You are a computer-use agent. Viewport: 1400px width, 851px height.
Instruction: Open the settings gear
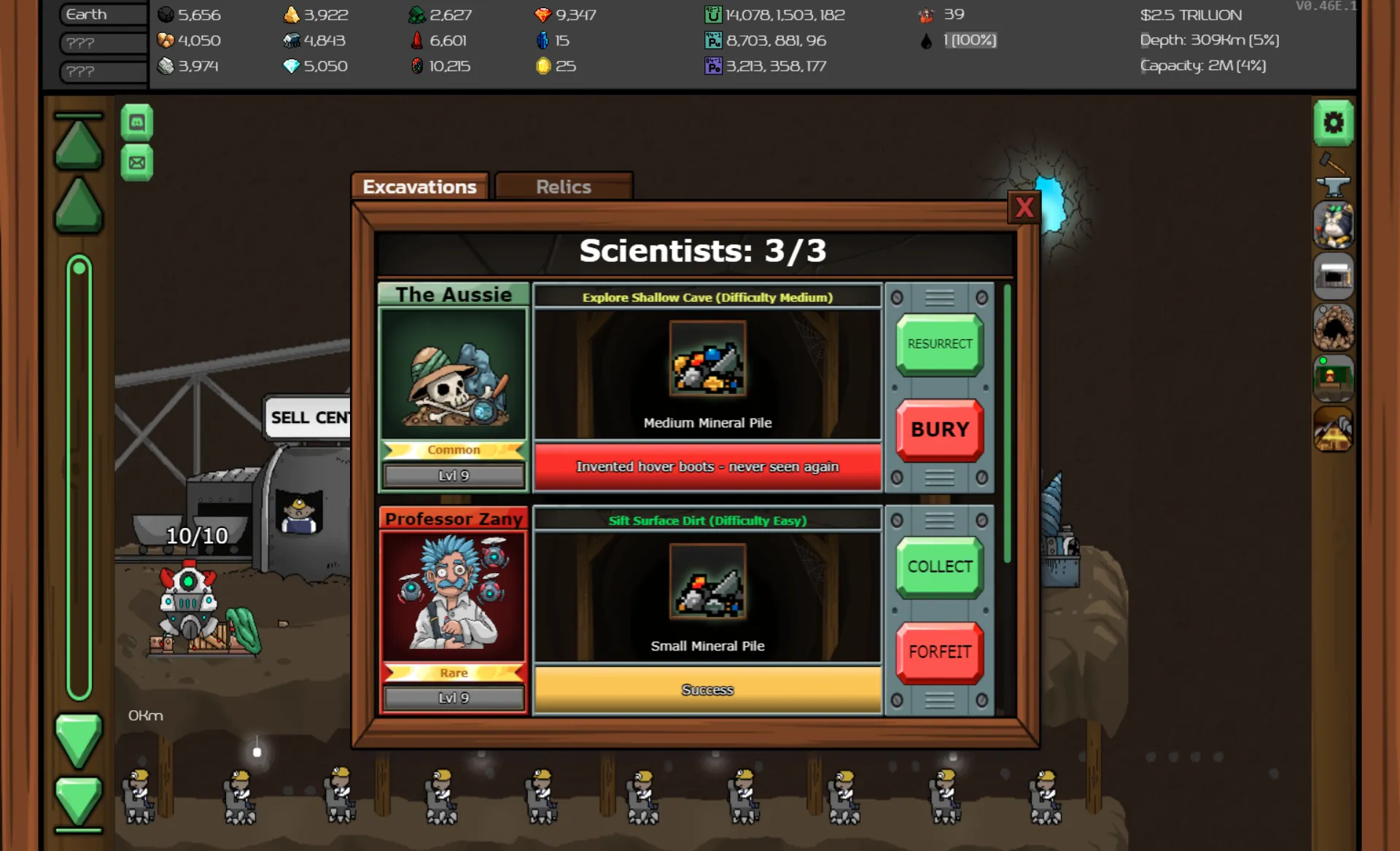click(1334, 123)
